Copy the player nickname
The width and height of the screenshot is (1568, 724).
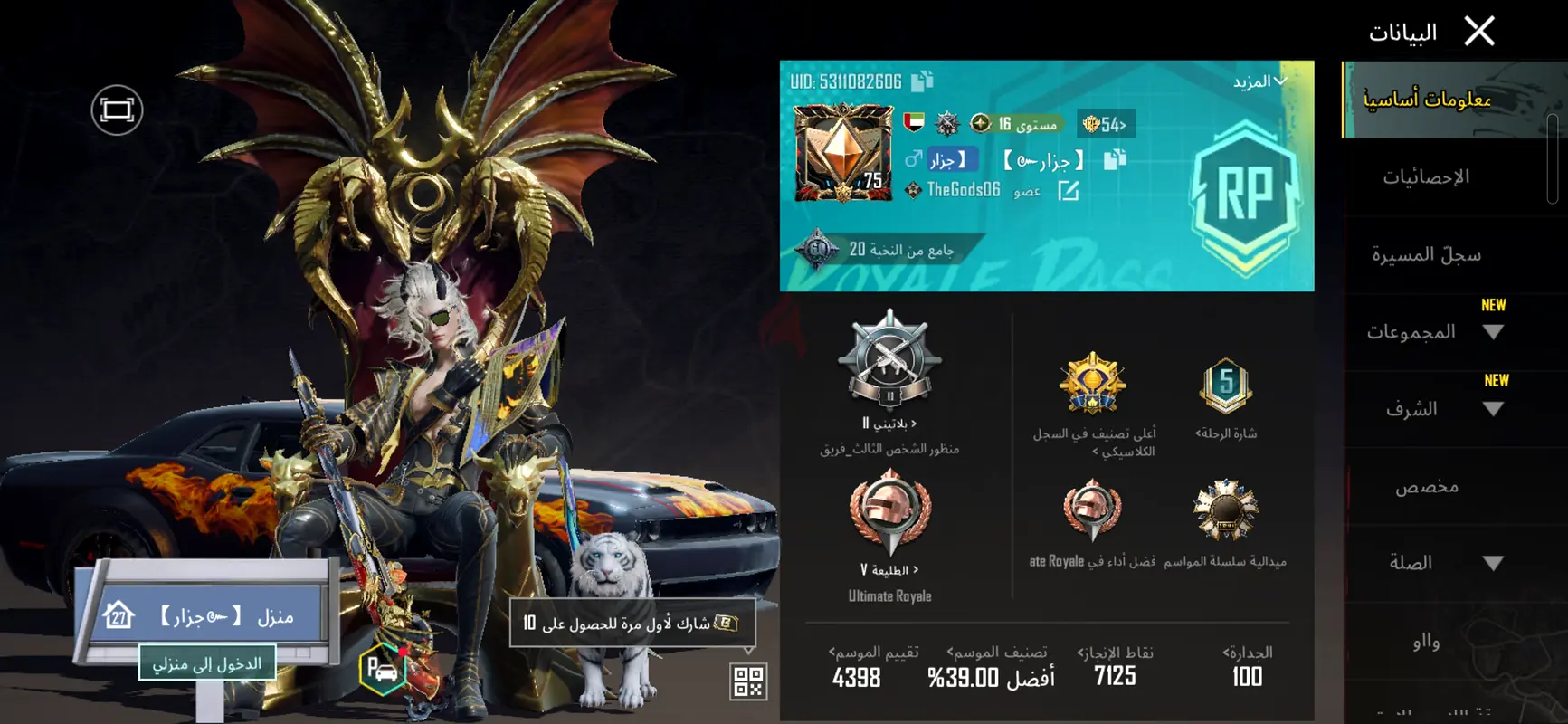[x=1115, y=160]
